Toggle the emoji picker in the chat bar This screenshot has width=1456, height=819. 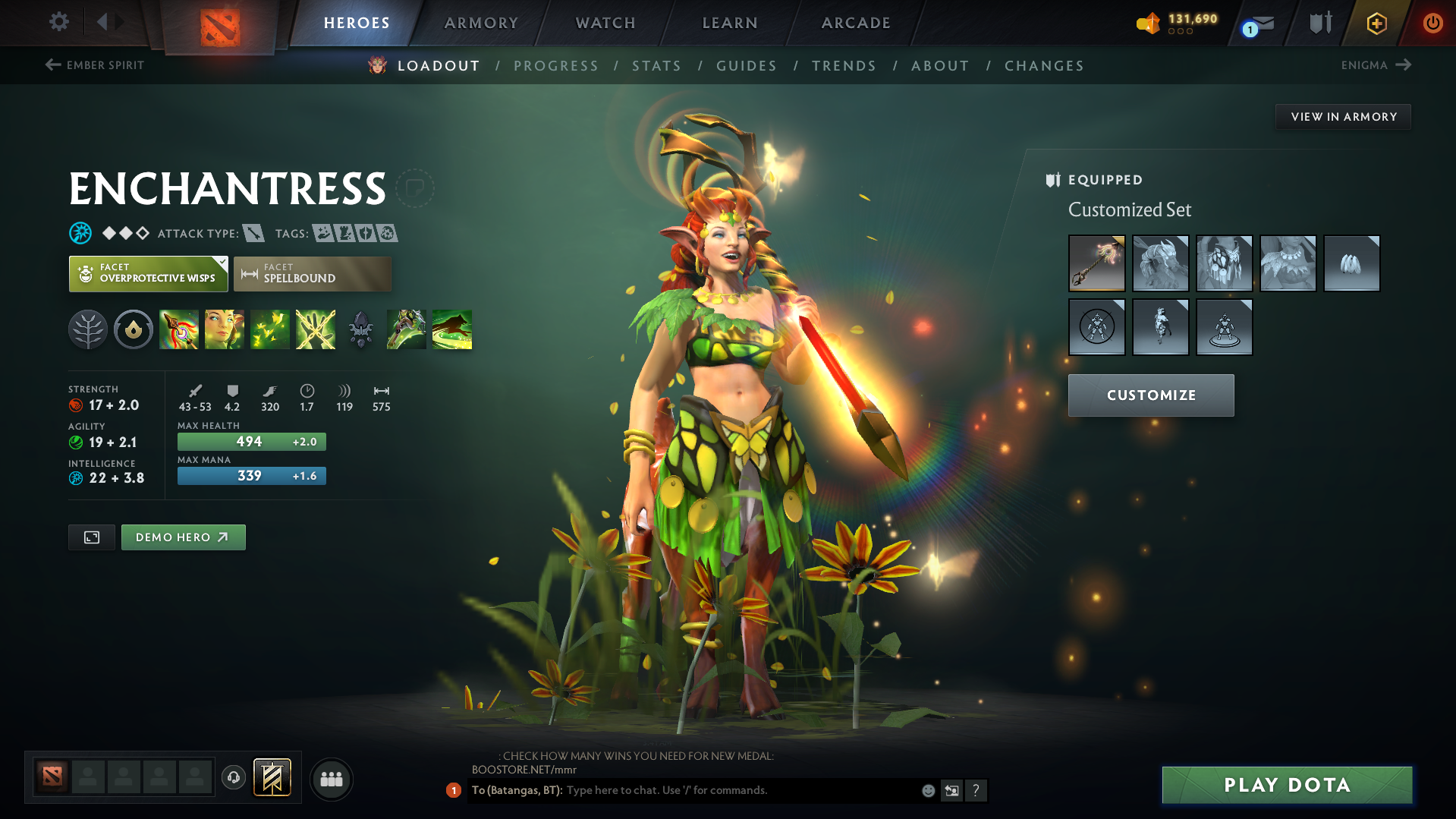tap(927, 790)
